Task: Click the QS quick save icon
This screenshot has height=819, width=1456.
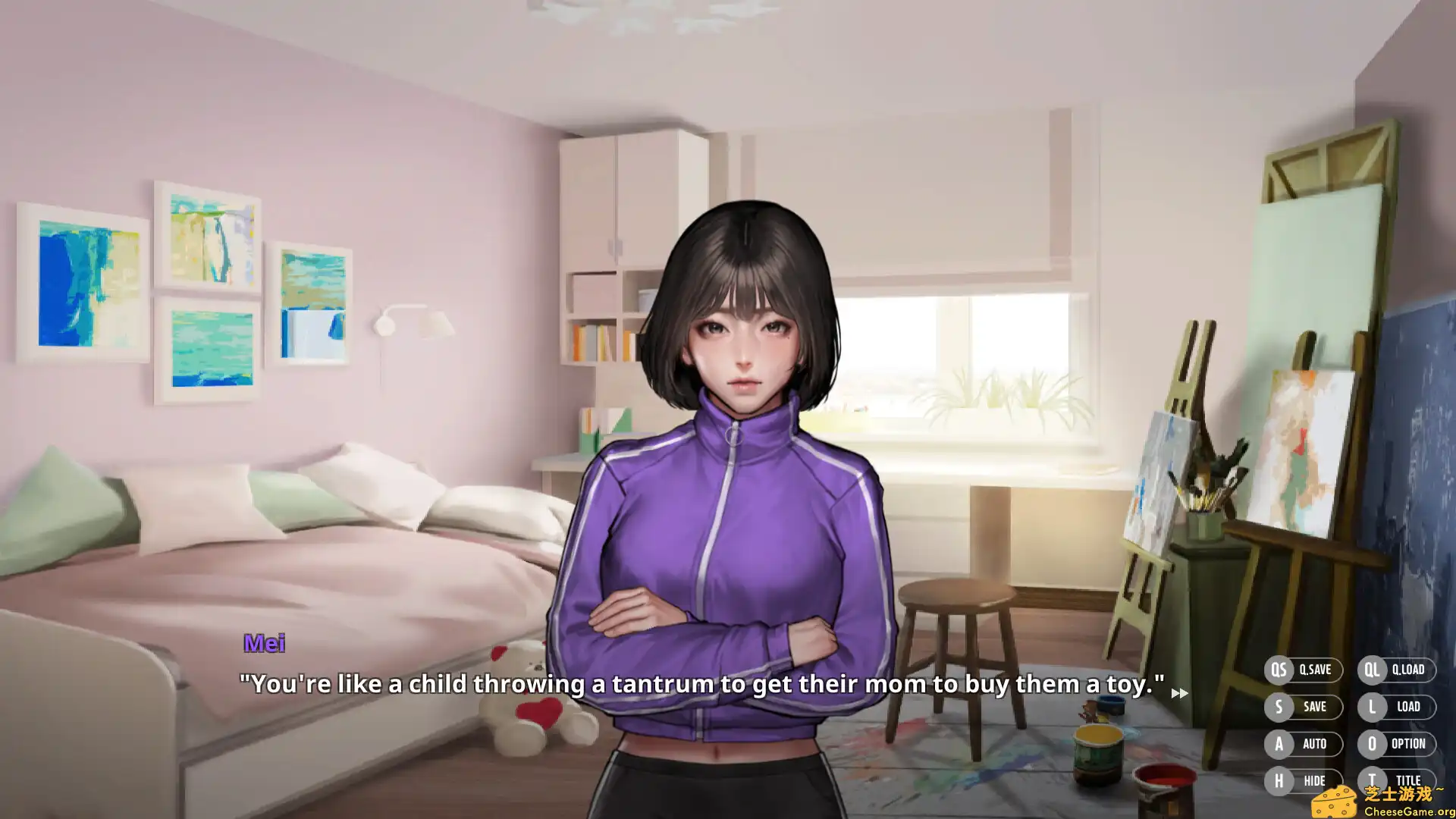Action: [x=1278, y=670]
